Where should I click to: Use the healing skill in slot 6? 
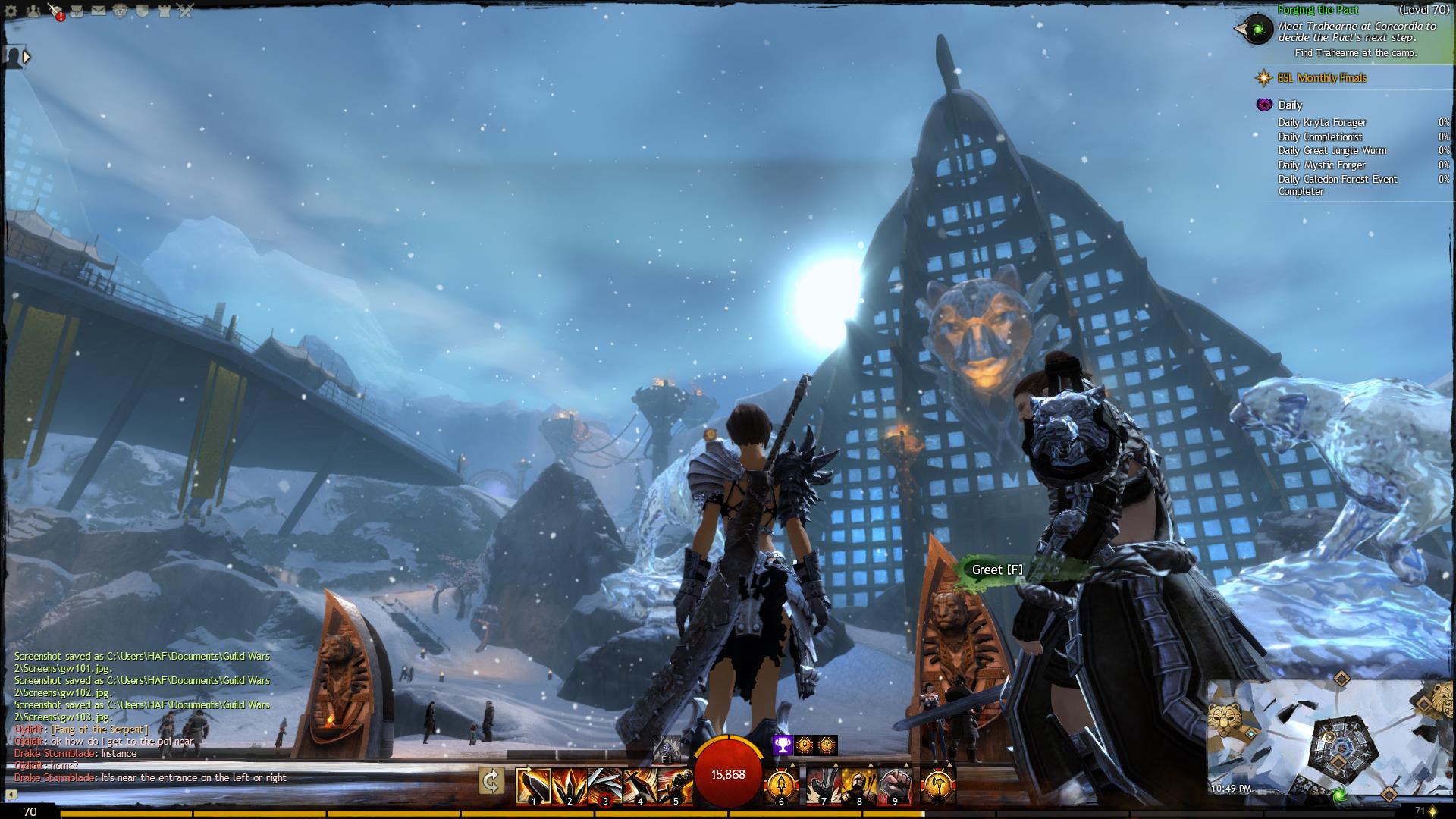click(780, 786)
